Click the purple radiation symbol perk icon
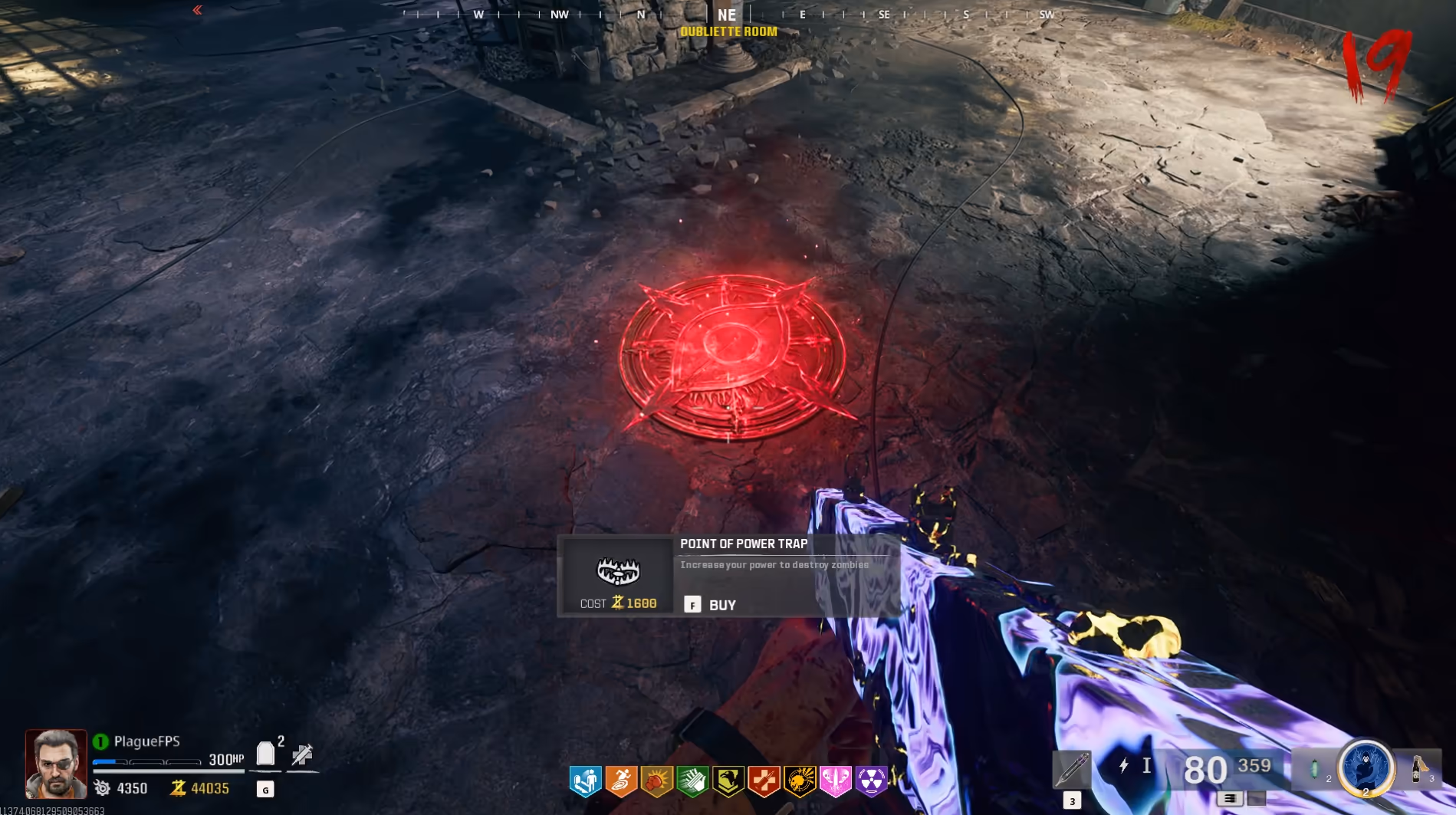 coord(871,781)
